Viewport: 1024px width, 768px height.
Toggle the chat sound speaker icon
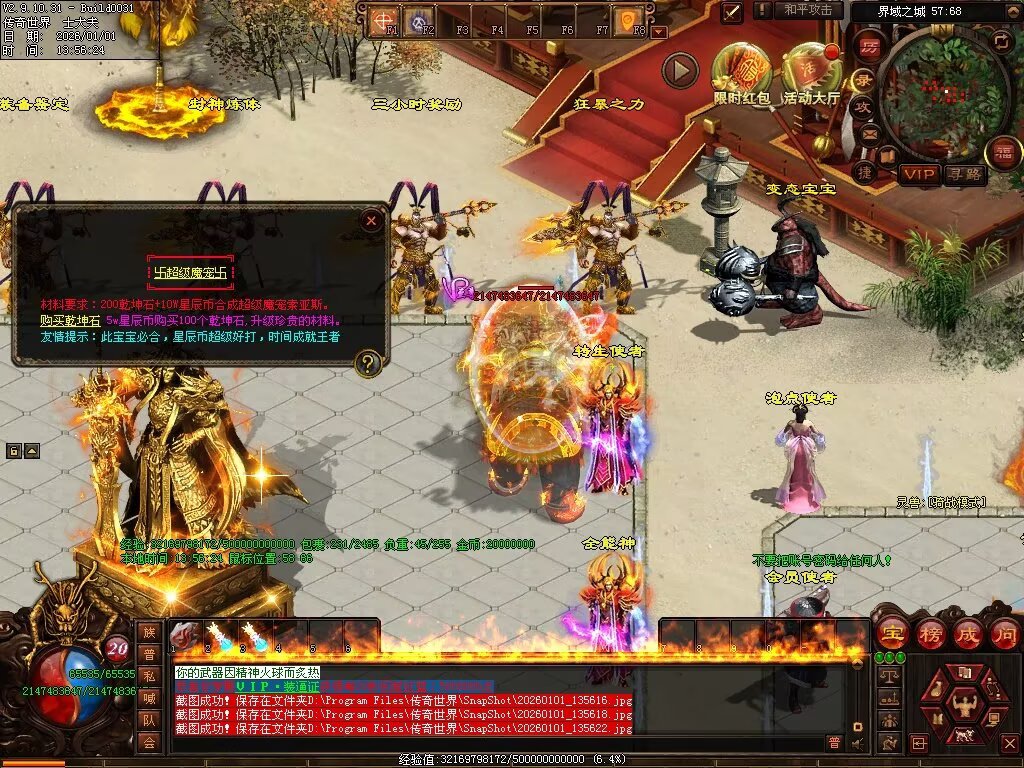(x=856, y=743)
